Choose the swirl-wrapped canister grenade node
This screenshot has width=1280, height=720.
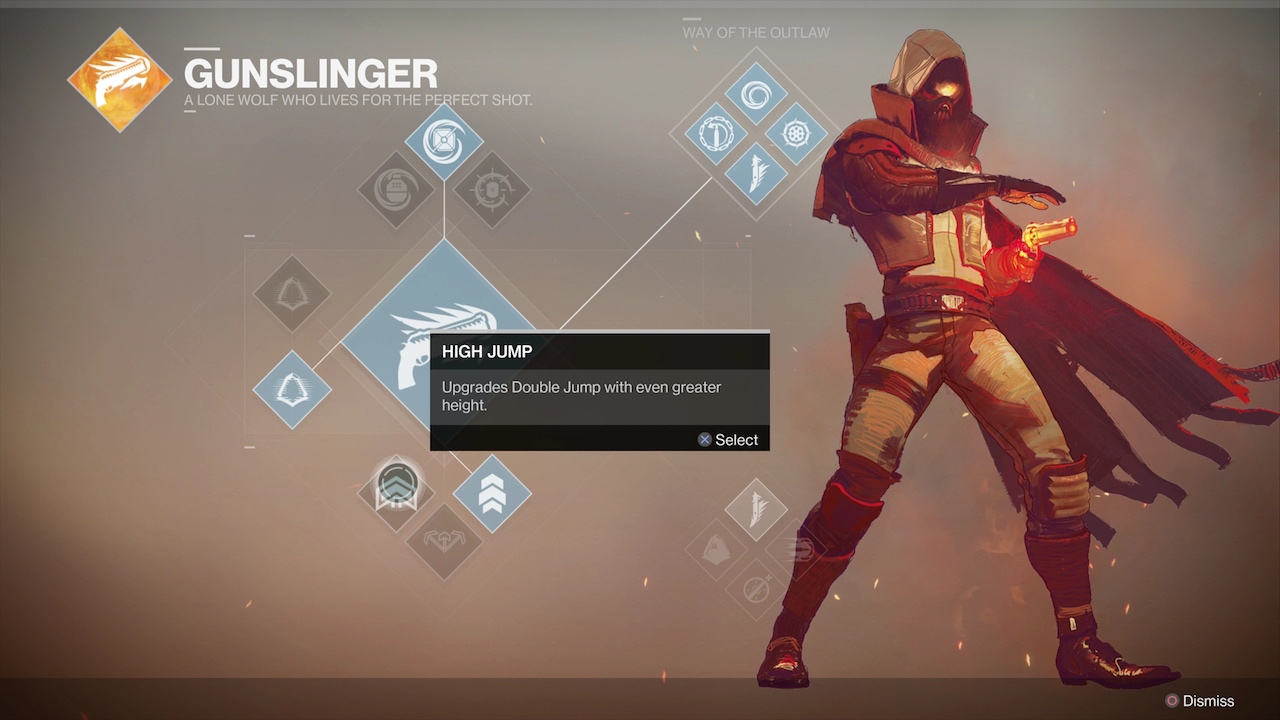tap(396, 189)
